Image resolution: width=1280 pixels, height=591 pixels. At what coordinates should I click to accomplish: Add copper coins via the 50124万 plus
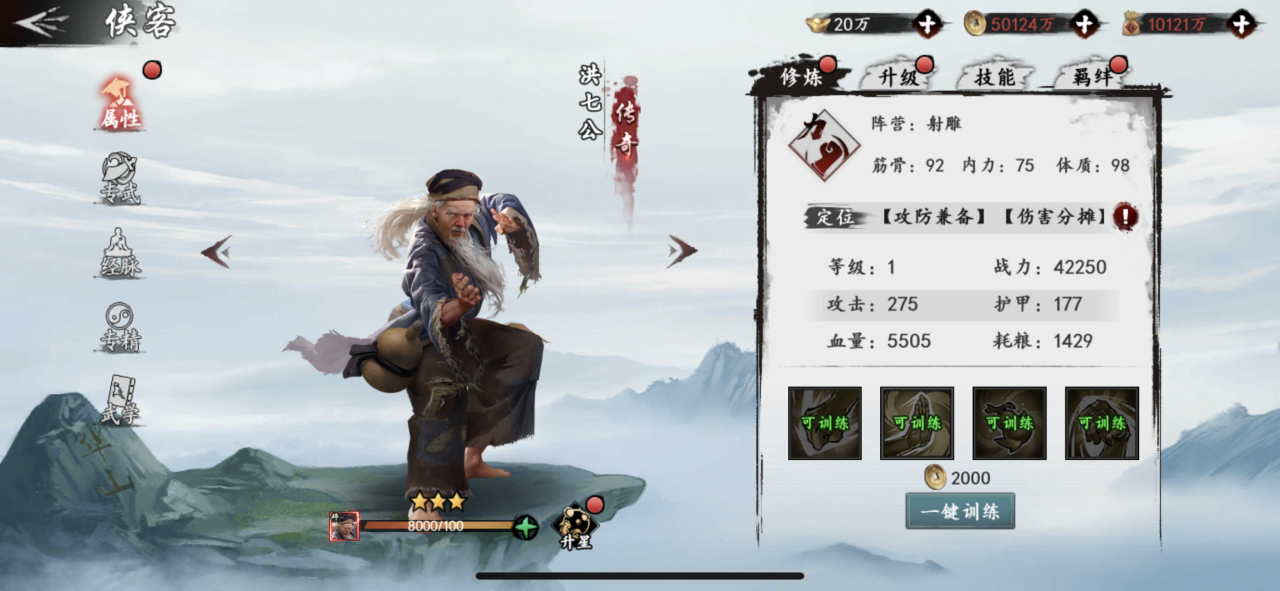tap(1085, 24)
